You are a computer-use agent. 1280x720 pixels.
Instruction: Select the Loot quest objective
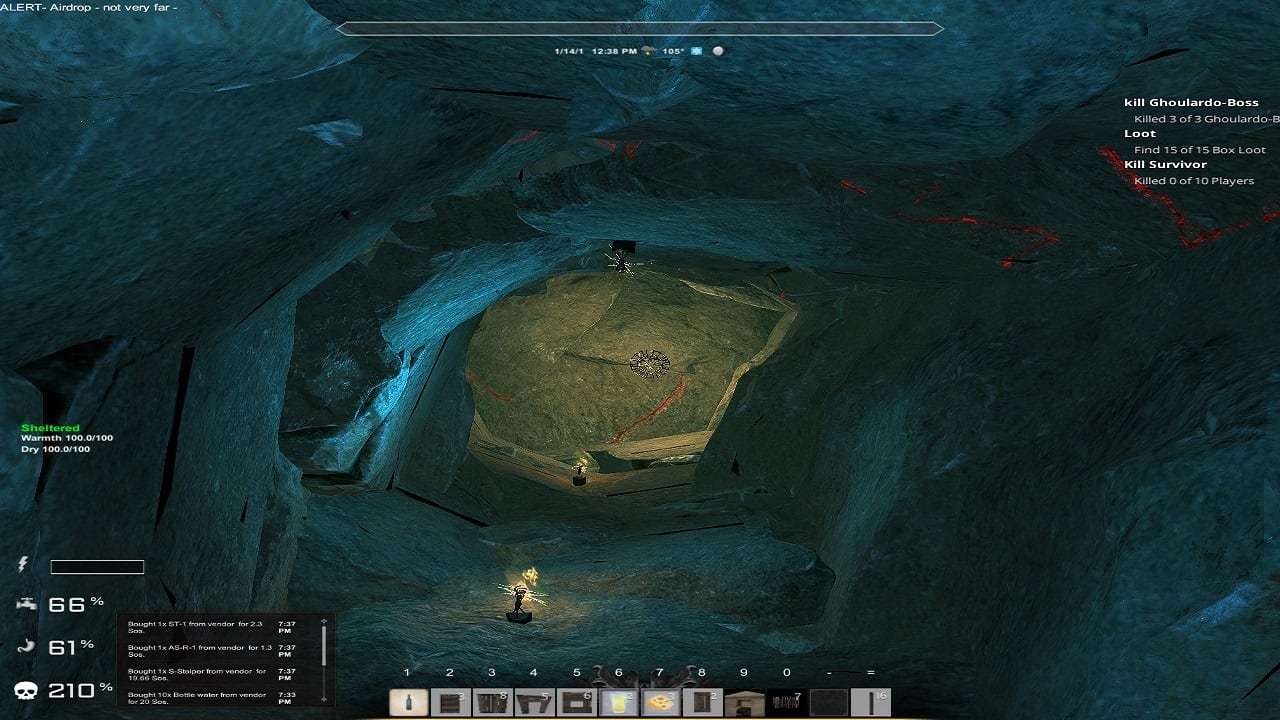pyautogui.click(x=1140, y=134)
